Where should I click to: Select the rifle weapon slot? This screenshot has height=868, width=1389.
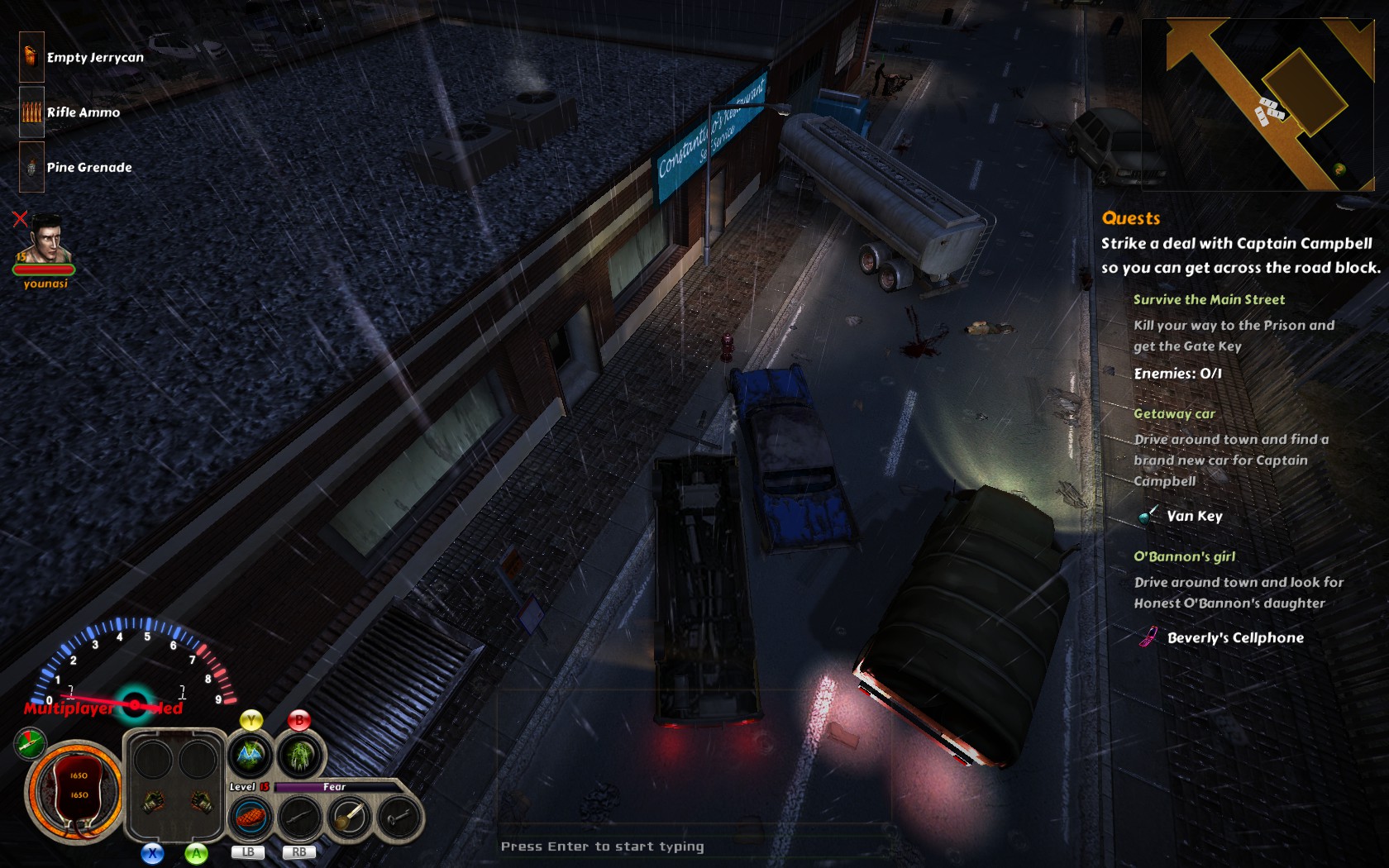point(299,818)
